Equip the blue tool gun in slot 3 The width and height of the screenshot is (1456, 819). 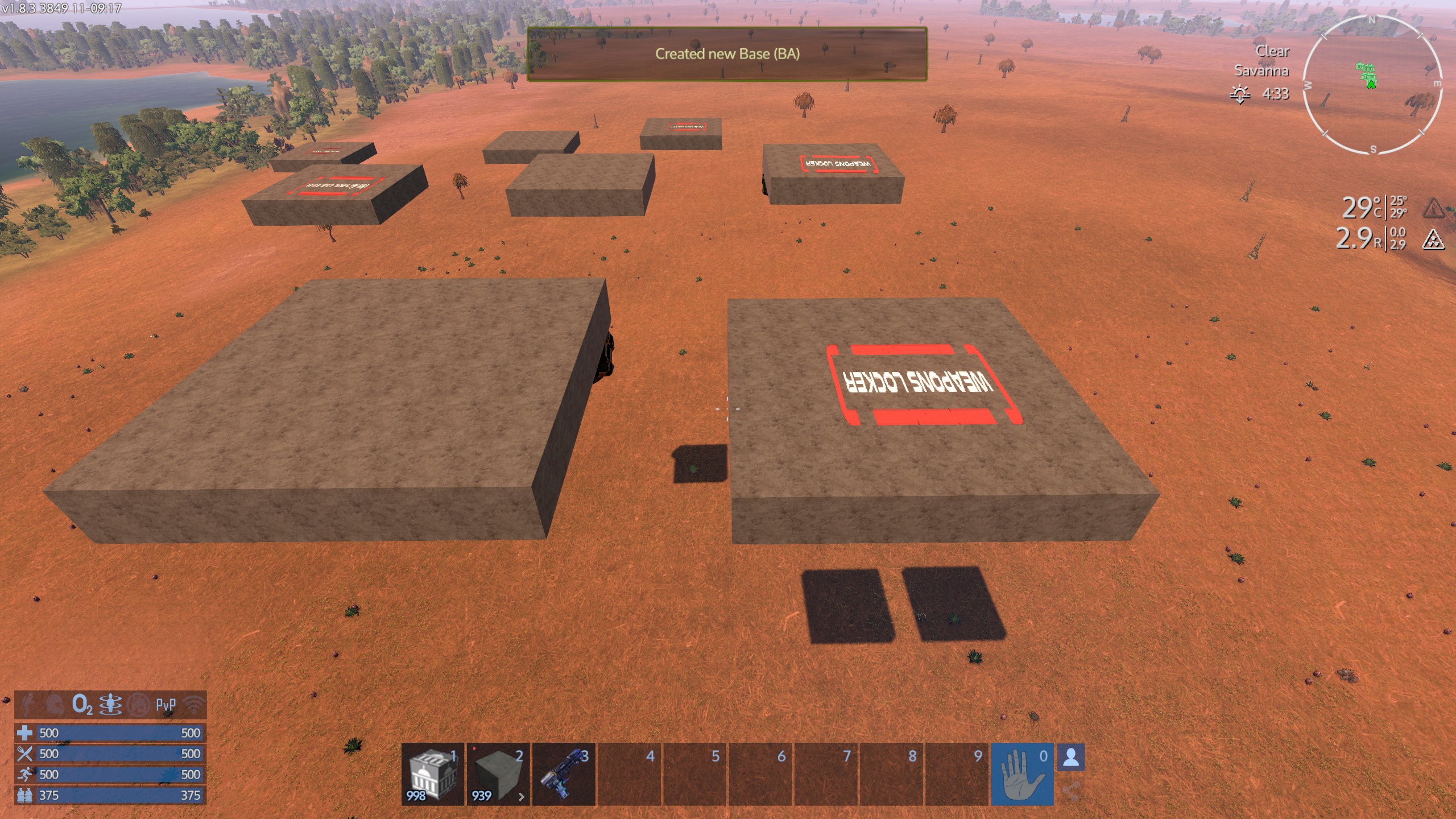coord(564,773)
